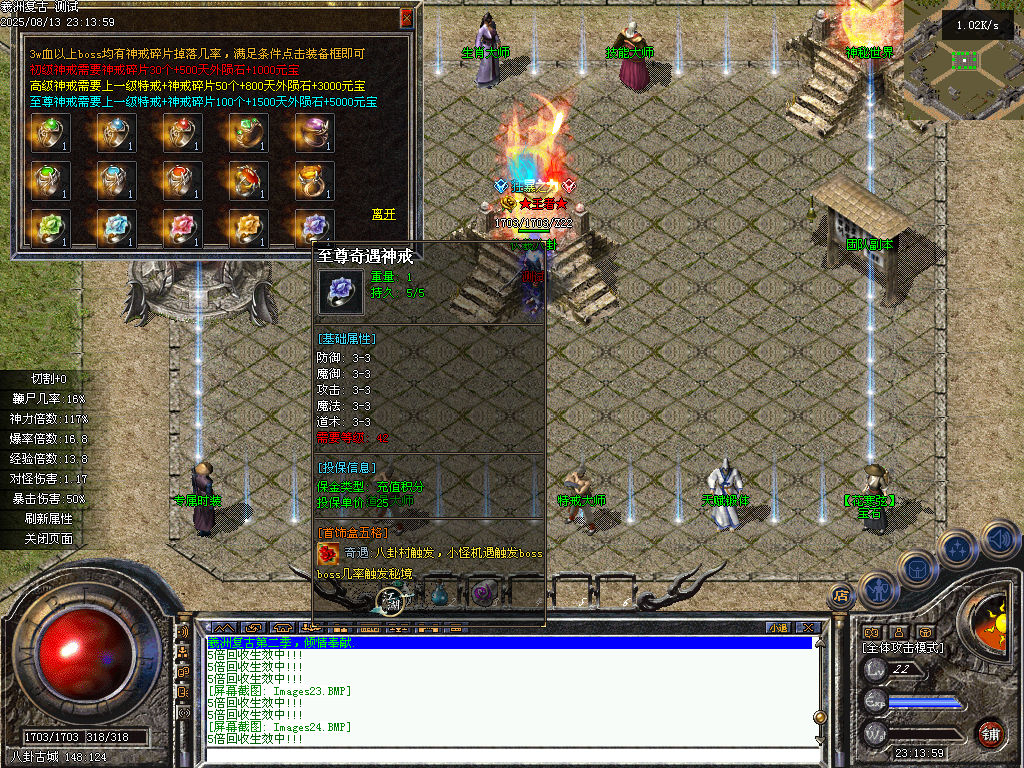Choose the pink crystal ring in the bottom row
The image size is (1024, 768).
(183, 229)
